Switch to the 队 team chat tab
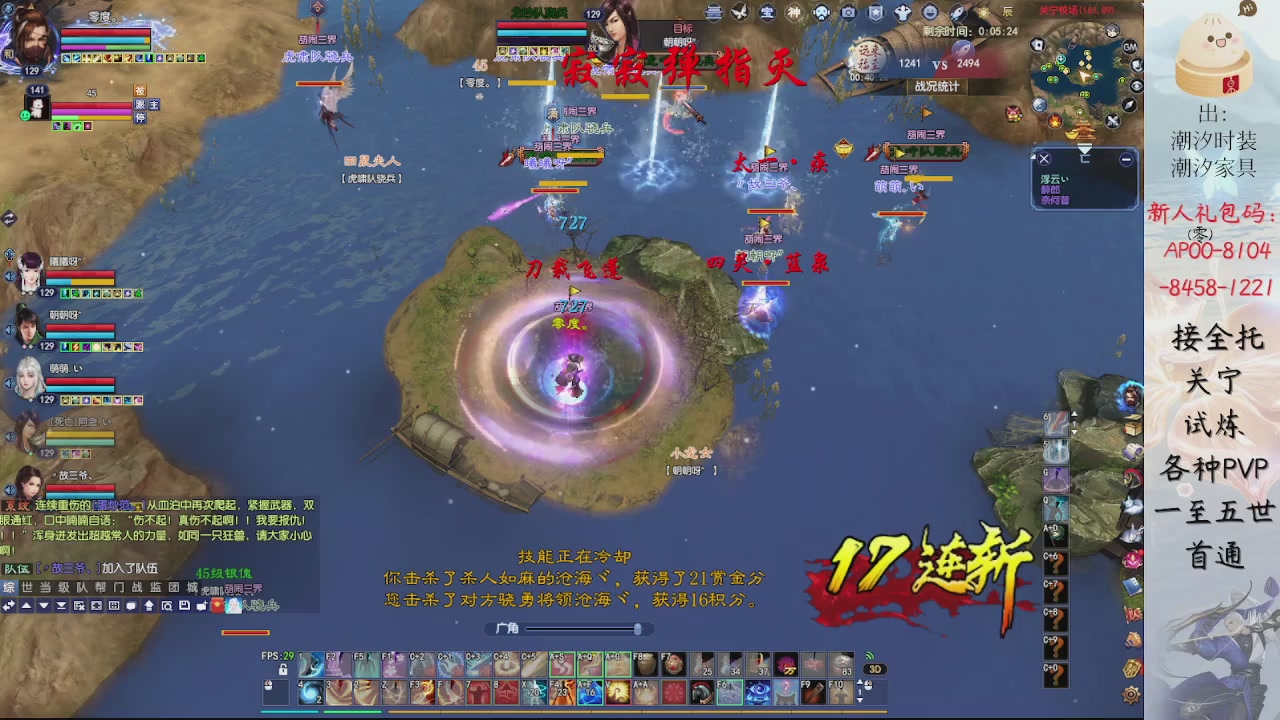 82,588
